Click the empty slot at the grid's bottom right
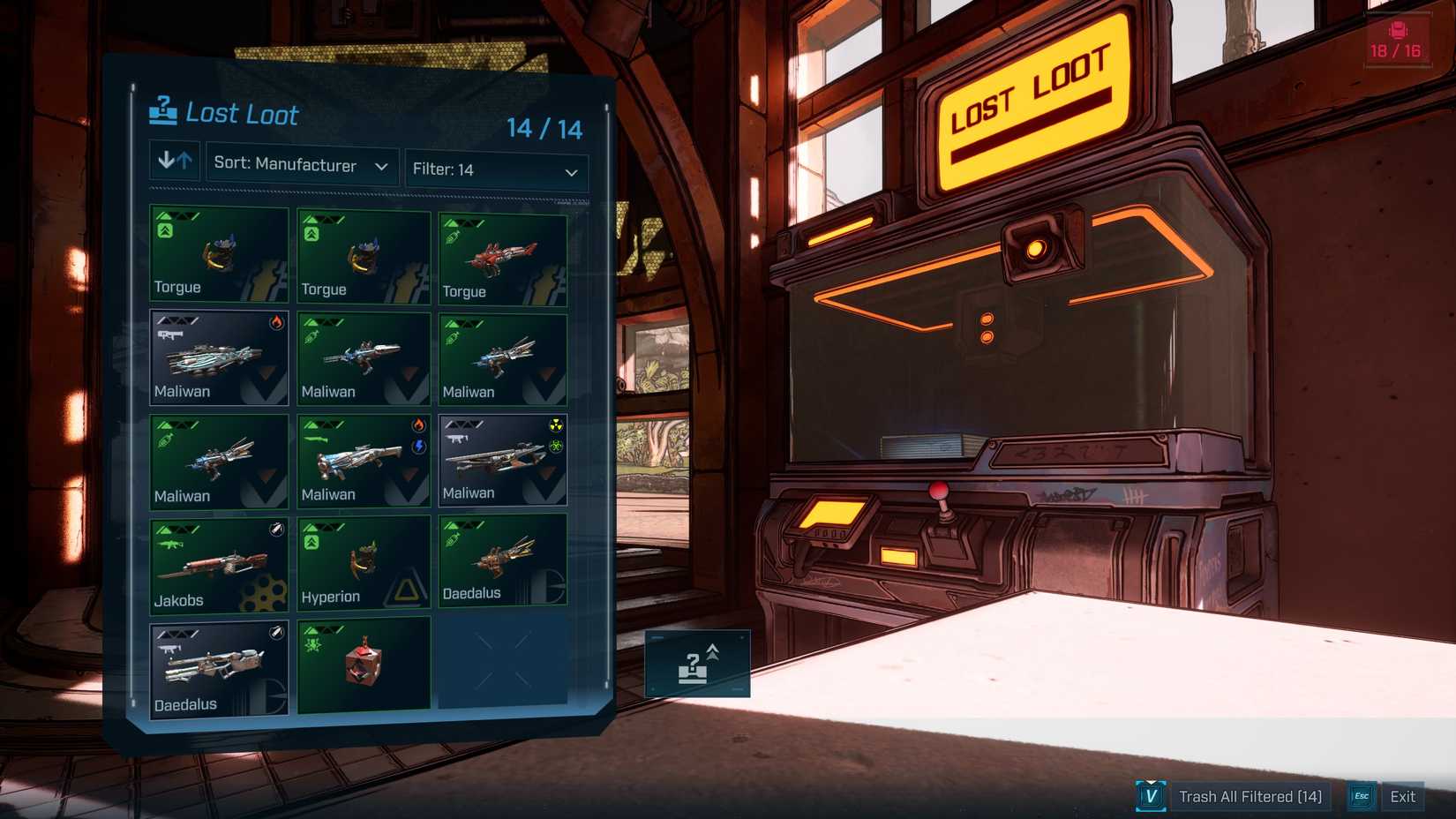 click(502, 665)
